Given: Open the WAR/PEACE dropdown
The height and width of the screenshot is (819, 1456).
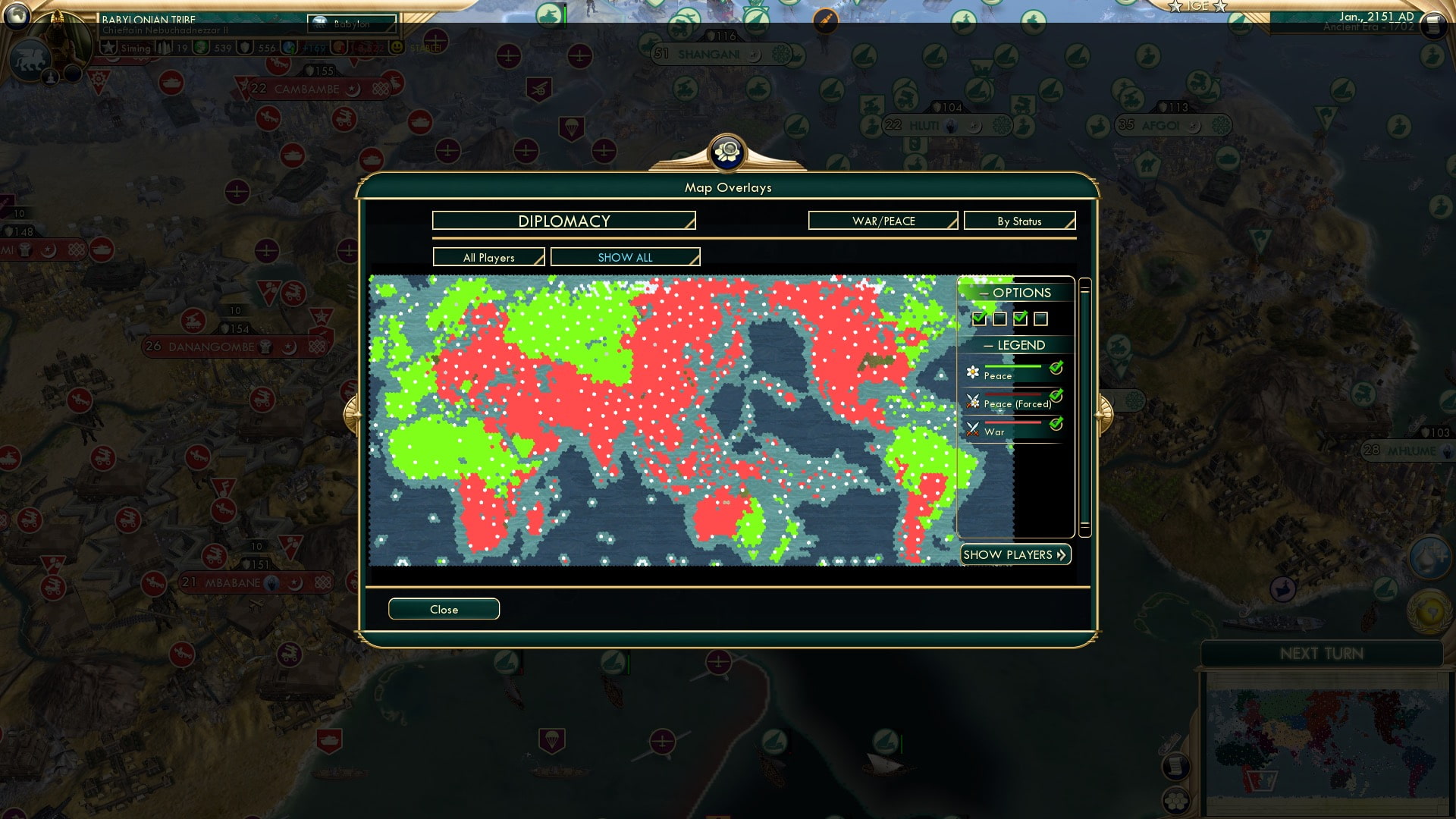Looking at the screenshot, I should (x=882, y=221).
